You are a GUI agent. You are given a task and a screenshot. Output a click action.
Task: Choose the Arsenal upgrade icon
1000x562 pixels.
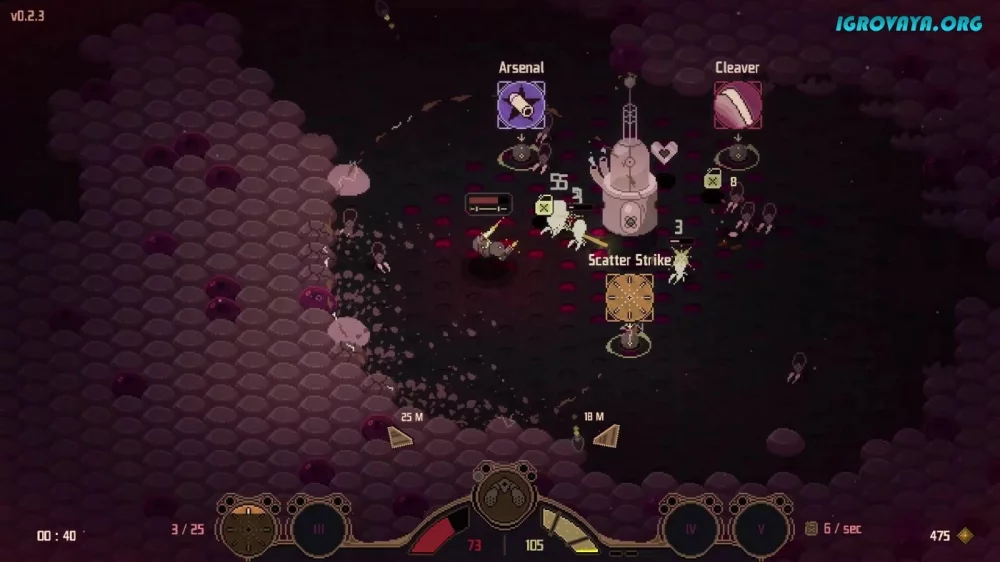[x=521, y=105]
